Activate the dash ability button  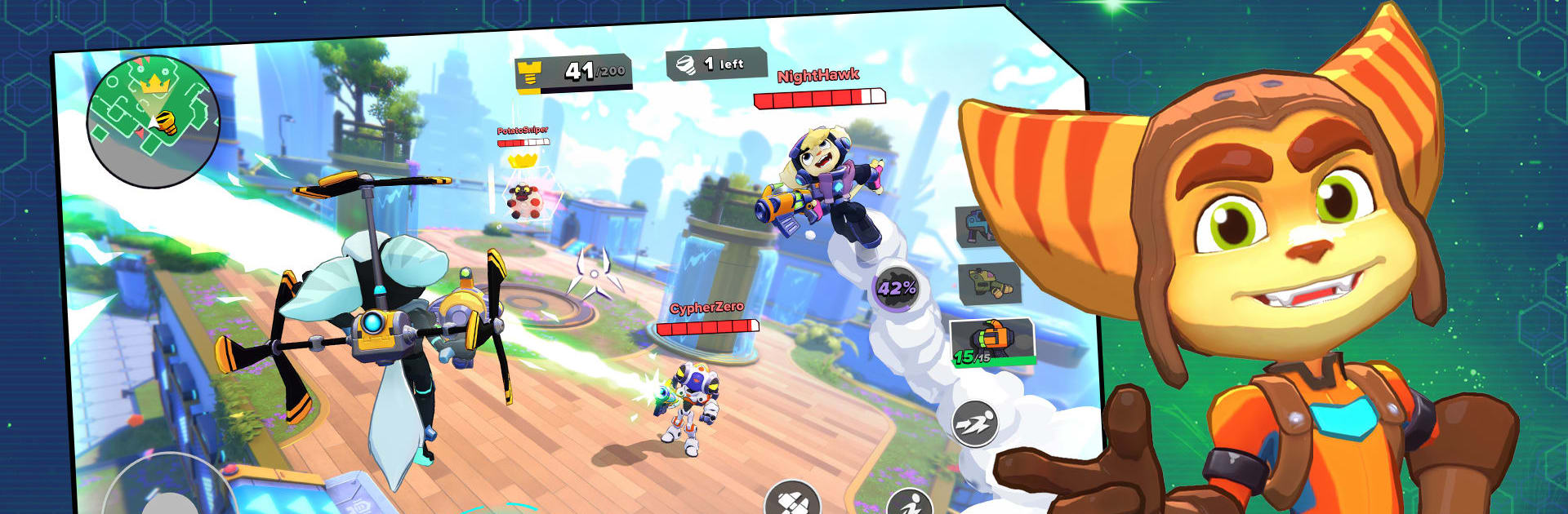click(975, 423)
